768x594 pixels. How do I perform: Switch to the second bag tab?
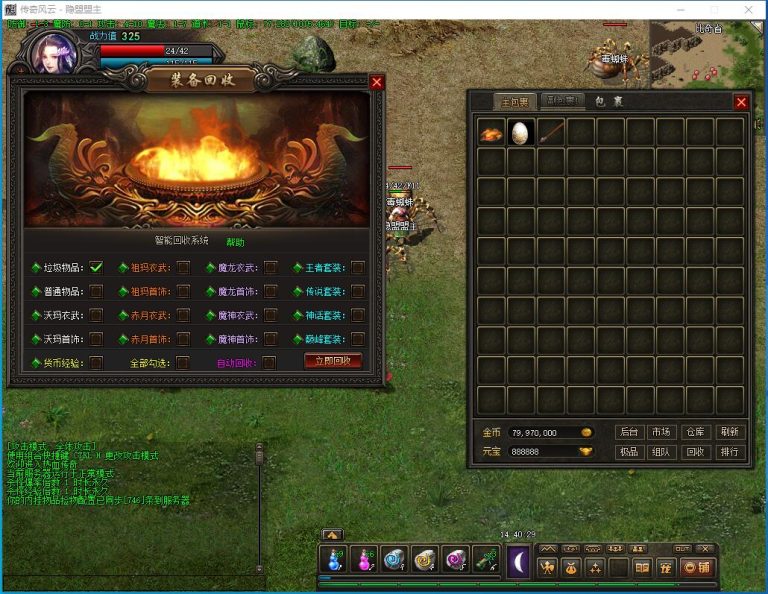(x=562, y=101)
